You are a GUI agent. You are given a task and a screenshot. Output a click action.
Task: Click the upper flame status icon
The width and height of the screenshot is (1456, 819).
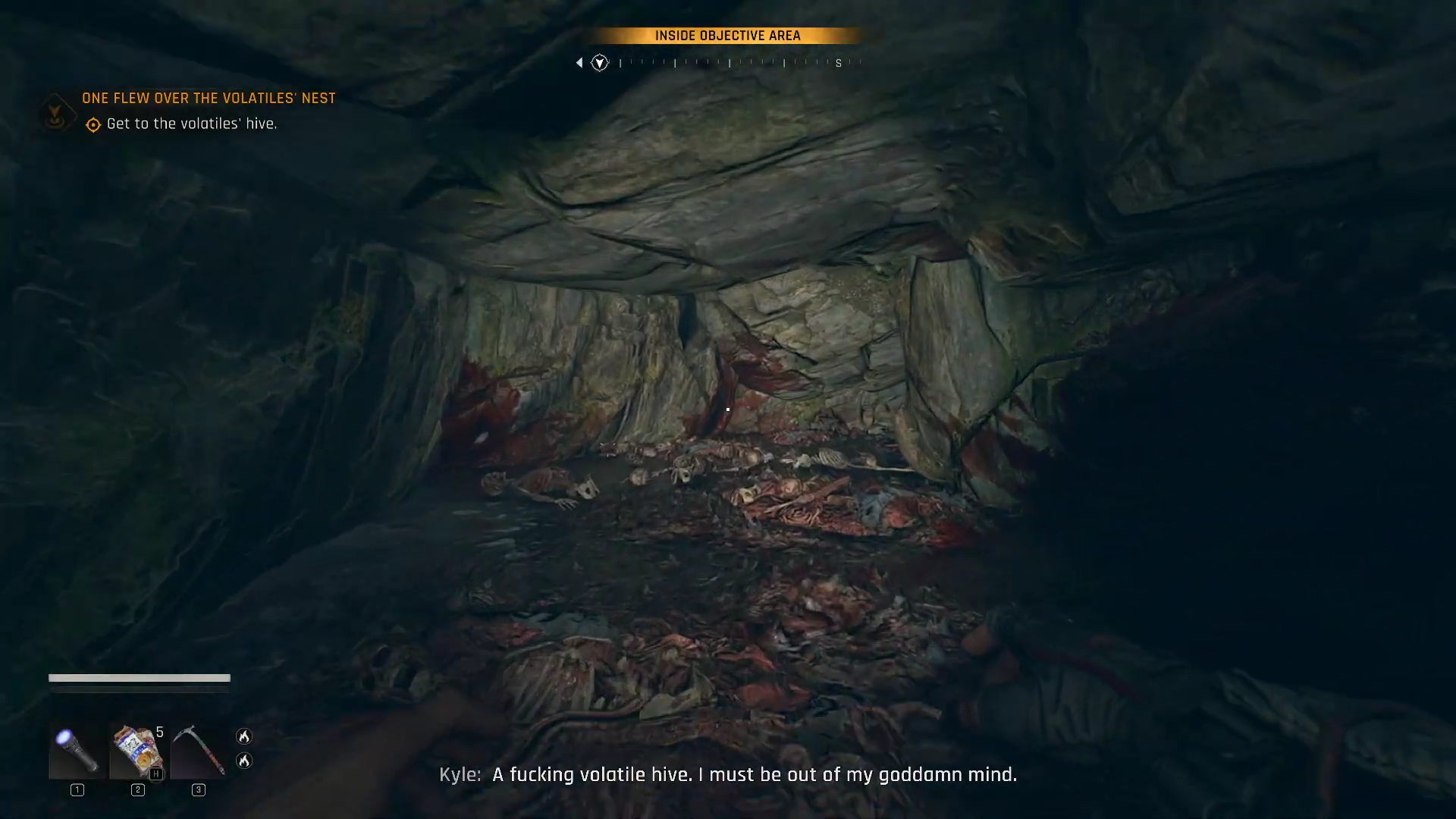[244, 736]
